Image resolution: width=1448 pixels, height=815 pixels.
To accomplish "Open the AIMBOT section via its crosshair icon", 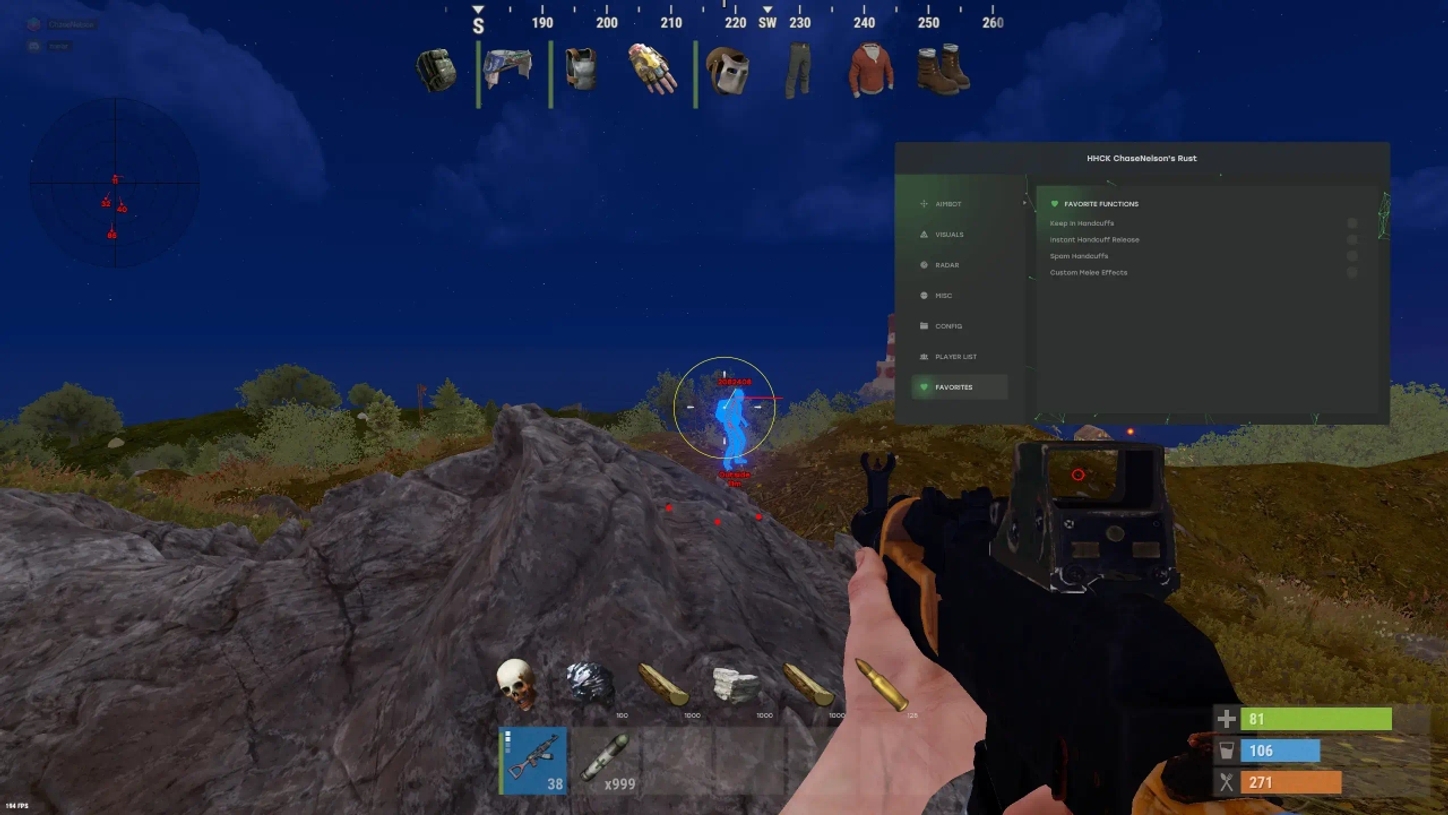I will tap(922, 203).
